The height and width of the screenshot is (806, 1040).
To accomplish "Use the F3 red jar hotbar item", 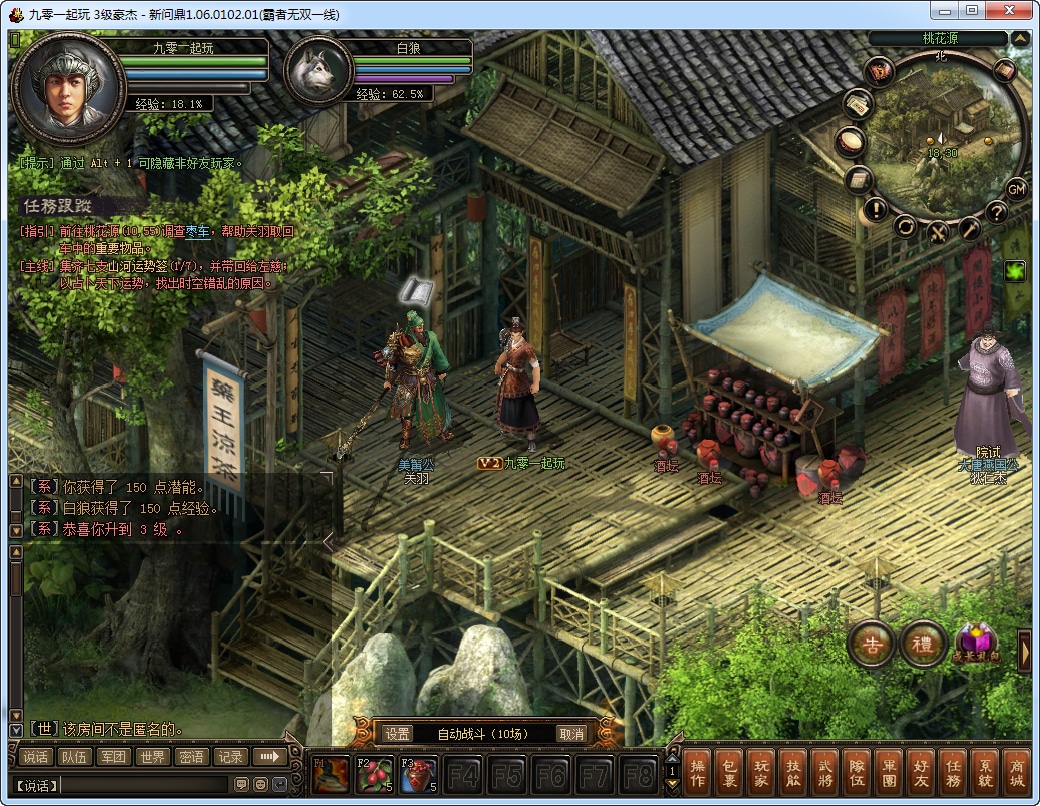I will pyautogui.click(x=418, y=774).
